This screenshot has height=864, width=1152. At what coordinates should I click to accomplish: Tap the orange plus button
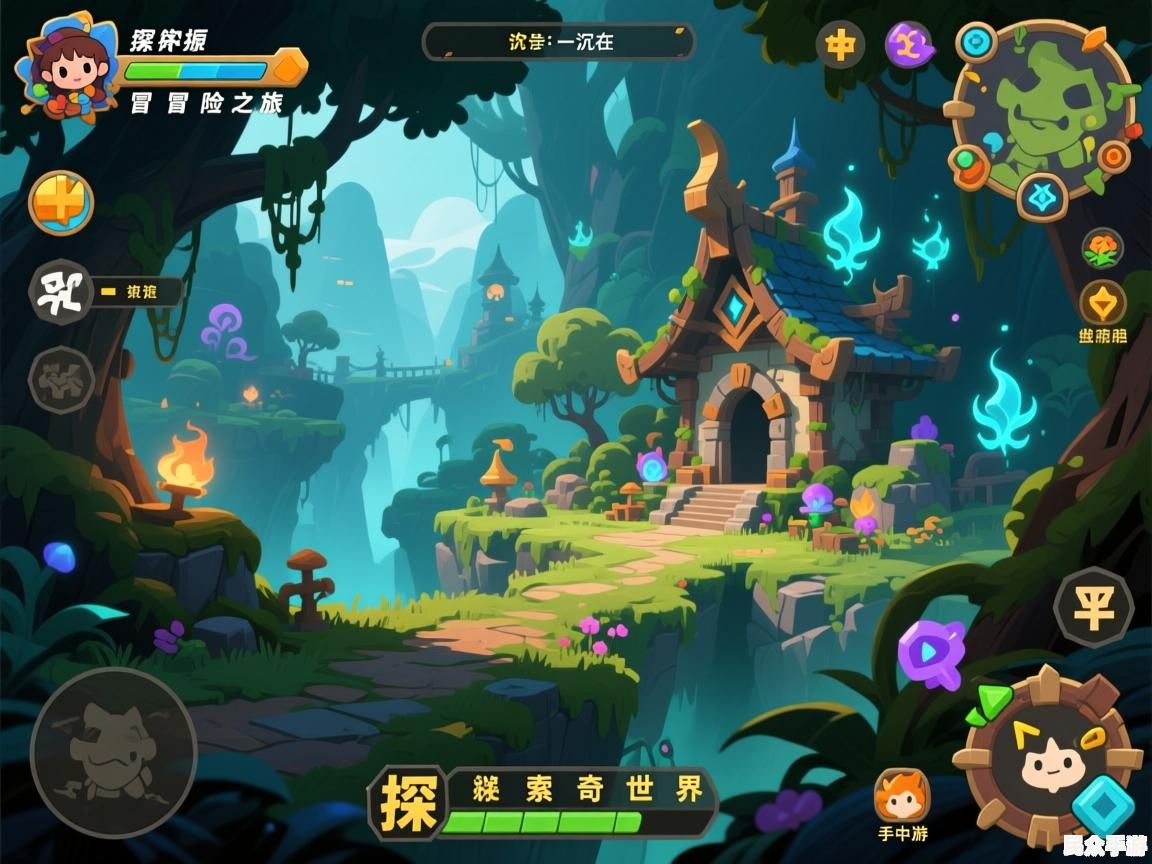61,203
